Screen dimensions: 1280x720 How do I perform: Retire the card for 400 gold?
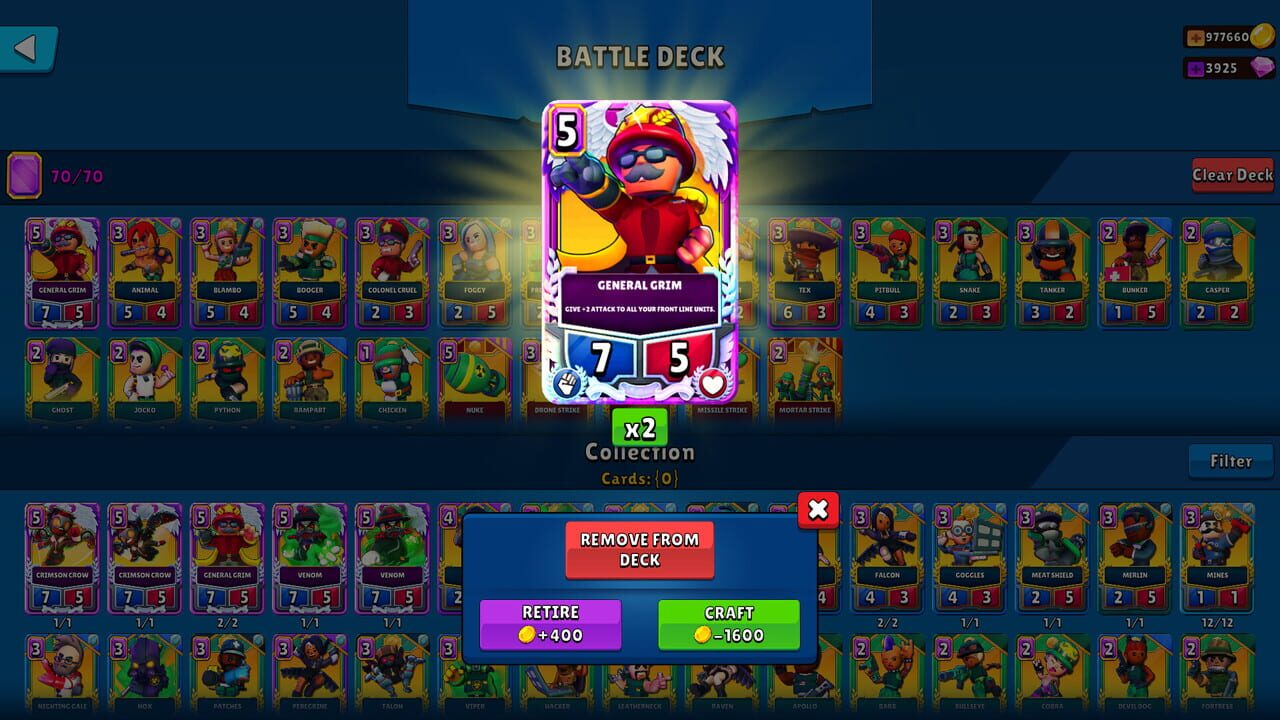(x=550, y=621)
